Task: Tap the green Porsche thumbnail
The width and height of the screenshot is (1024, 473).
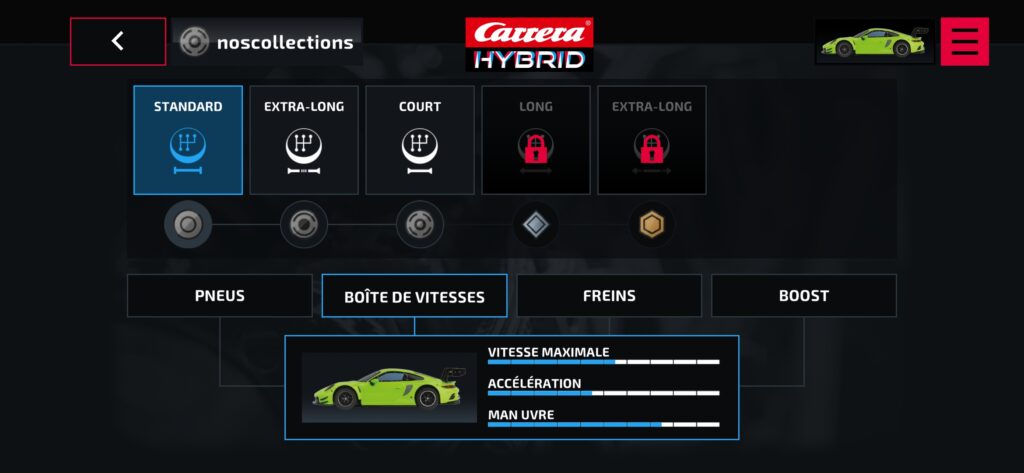Action: 874,42
